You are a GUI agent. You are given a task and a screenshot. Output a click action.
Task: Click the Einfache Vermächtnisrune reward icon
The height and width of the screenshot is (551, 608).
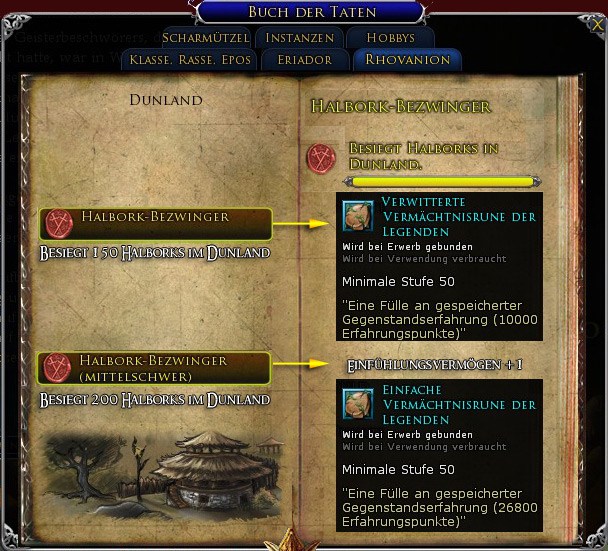[x=357, y=402]
